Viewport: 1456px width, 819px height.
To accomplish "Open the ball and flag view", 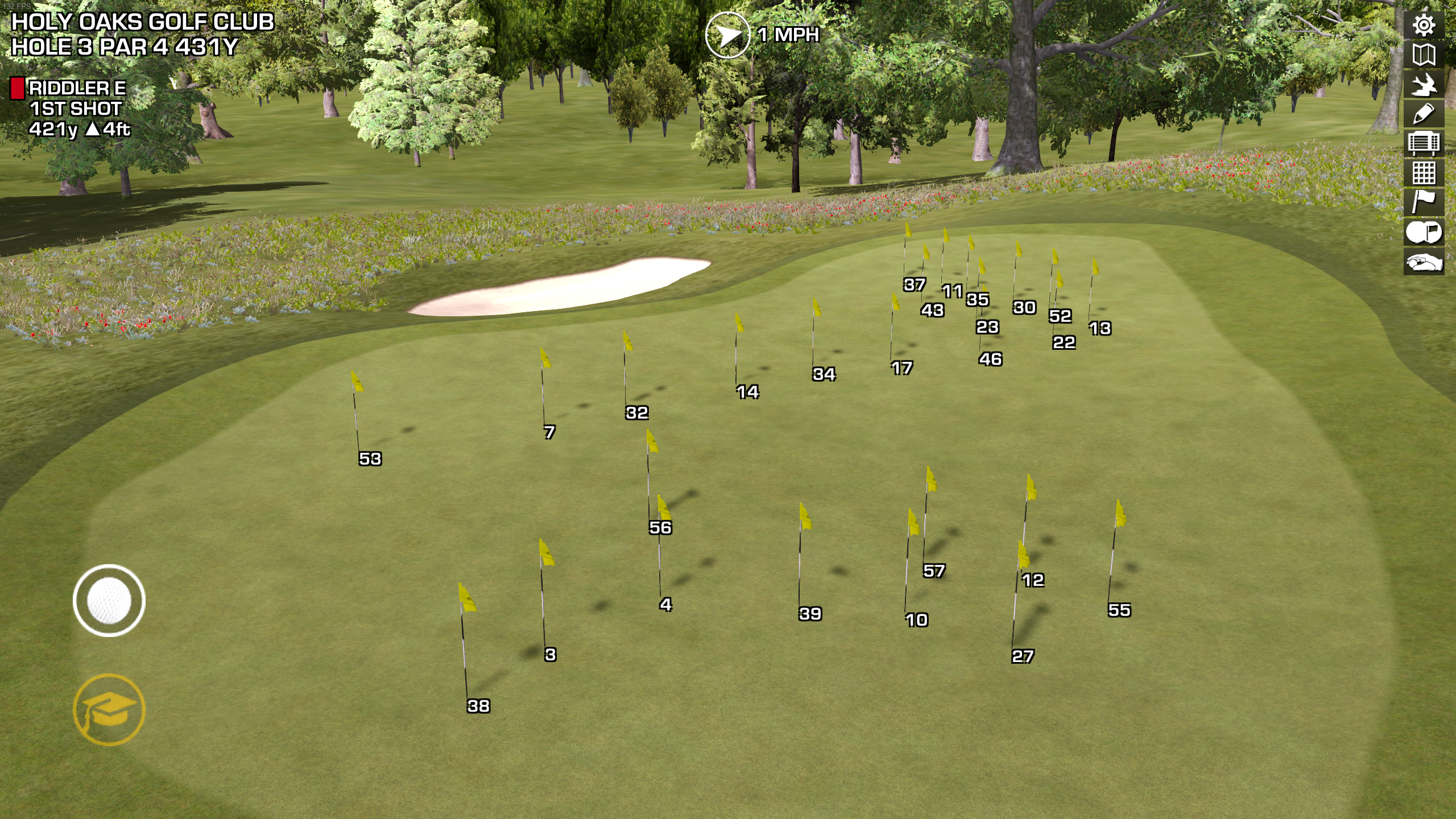I will click(1424, 232).
